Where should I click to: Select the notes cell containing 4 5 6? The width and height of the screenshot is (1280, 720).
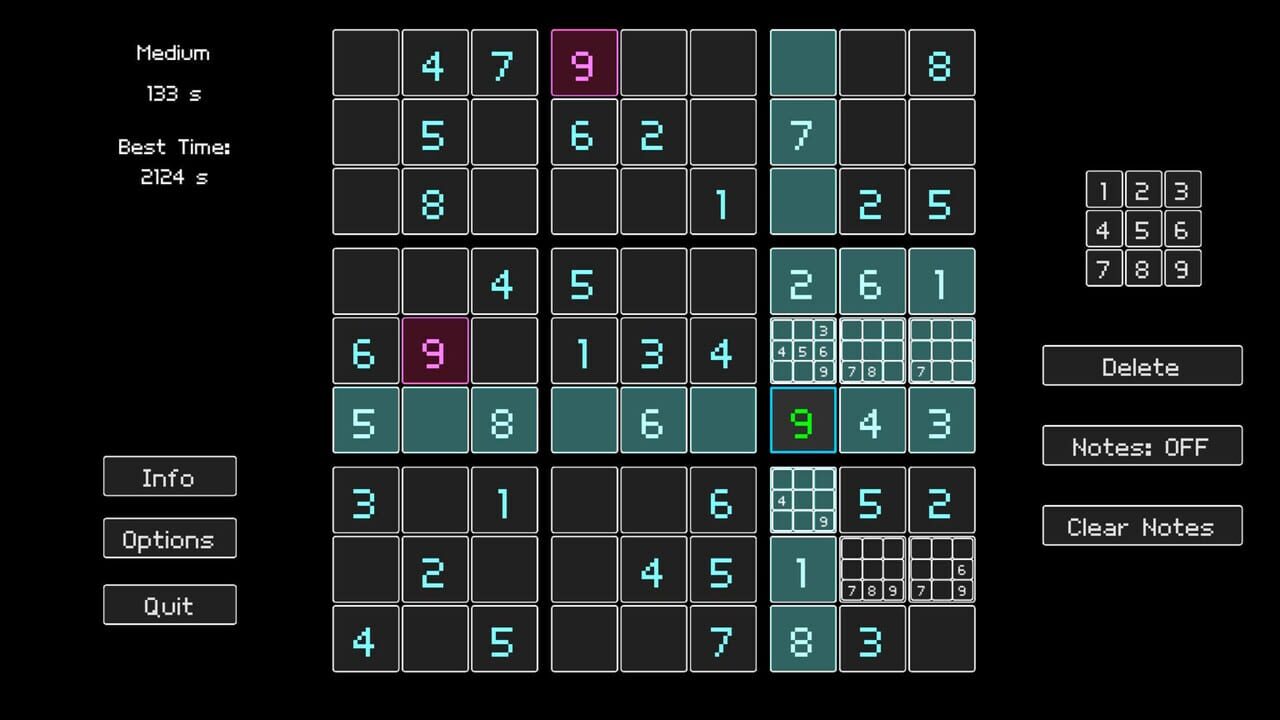802,350
